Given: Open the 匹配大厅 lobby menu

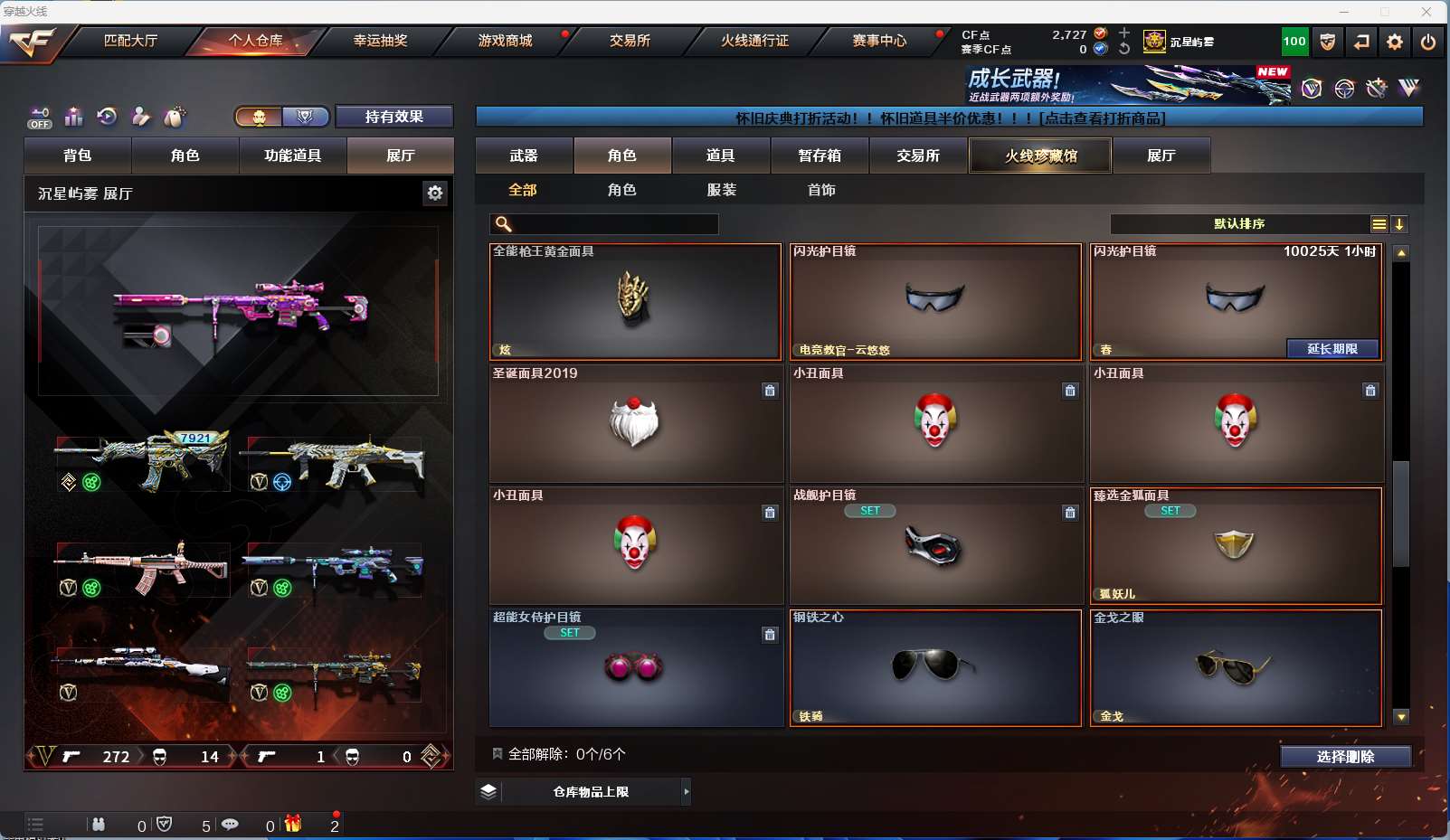Looking at the screenshot, I should [130, 41].
